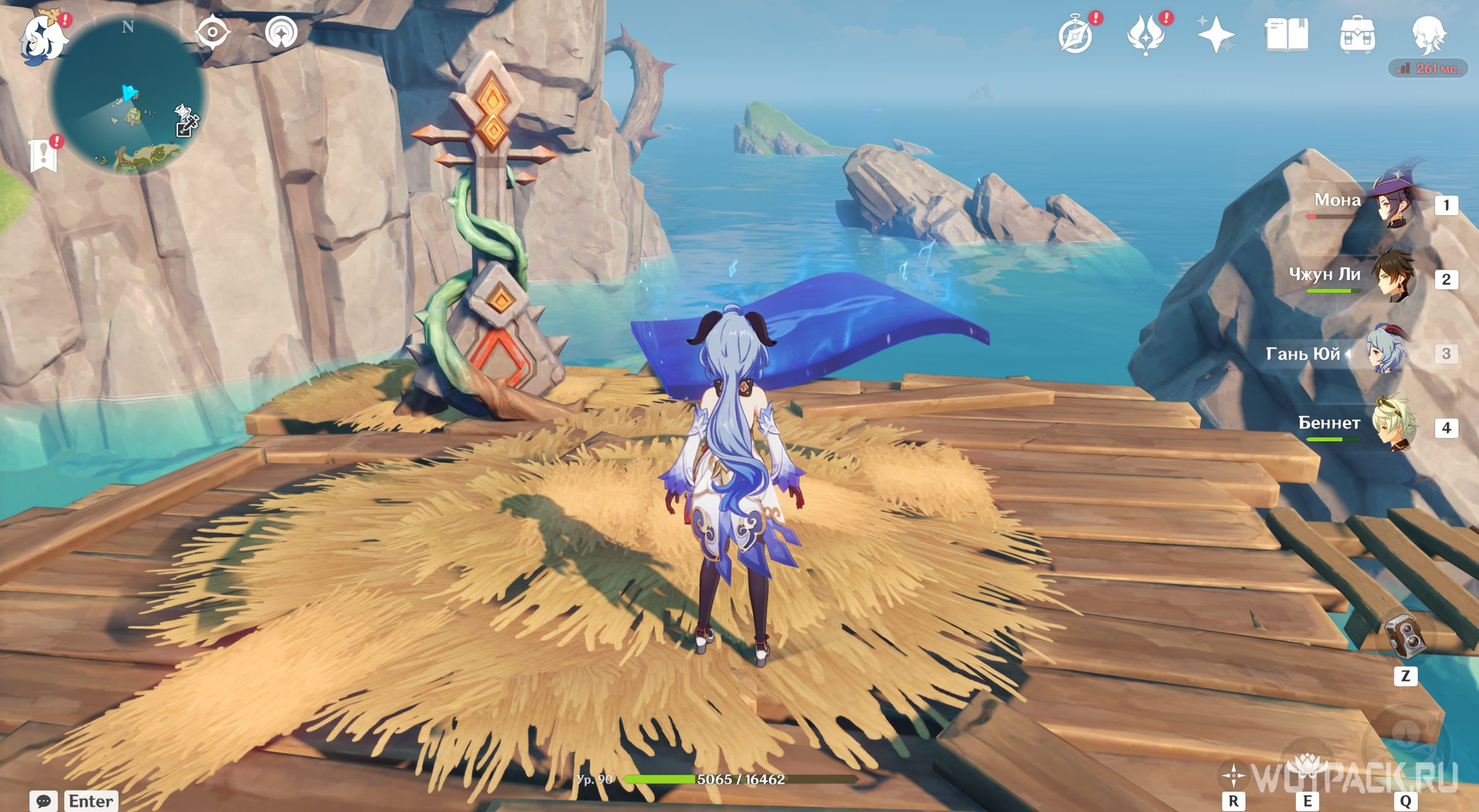Select Гань Юй in party list
Viewport: 1479px width, 812px height.
pyautogui.click(x=1388, y=351)
